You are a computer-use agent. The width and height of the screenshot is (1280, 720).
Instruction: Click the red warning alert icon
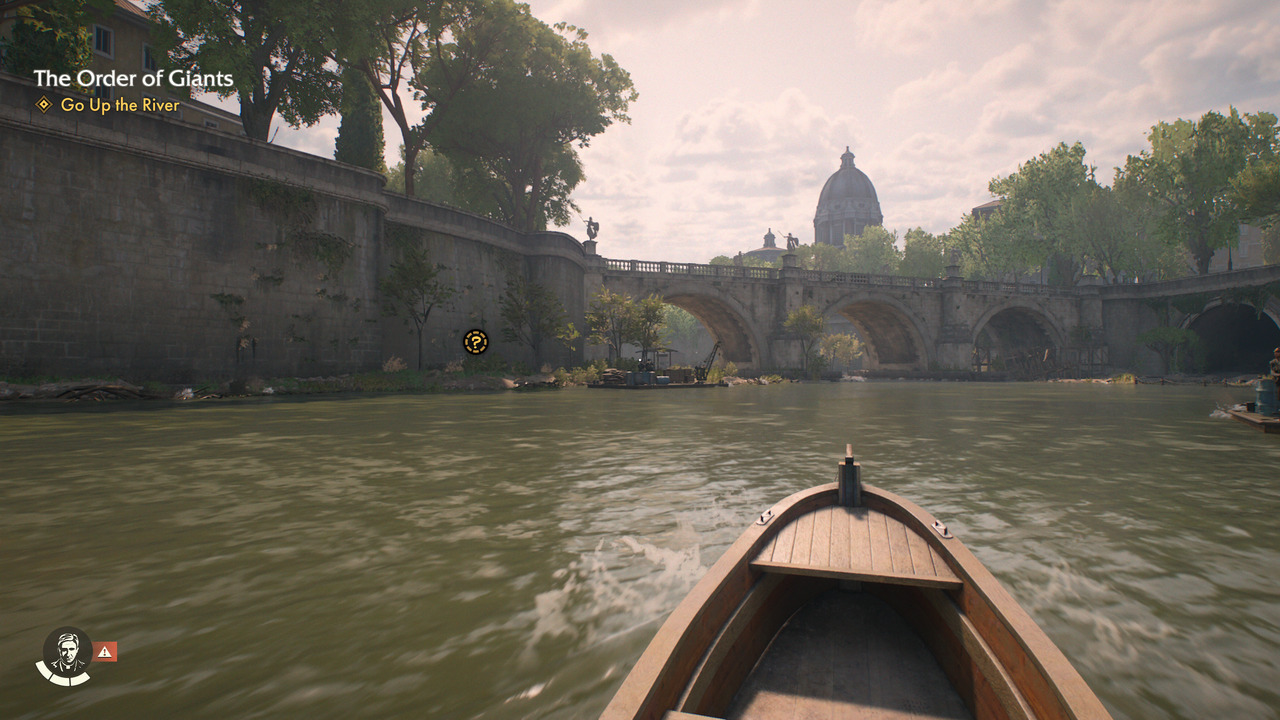[x=105, y=652]
